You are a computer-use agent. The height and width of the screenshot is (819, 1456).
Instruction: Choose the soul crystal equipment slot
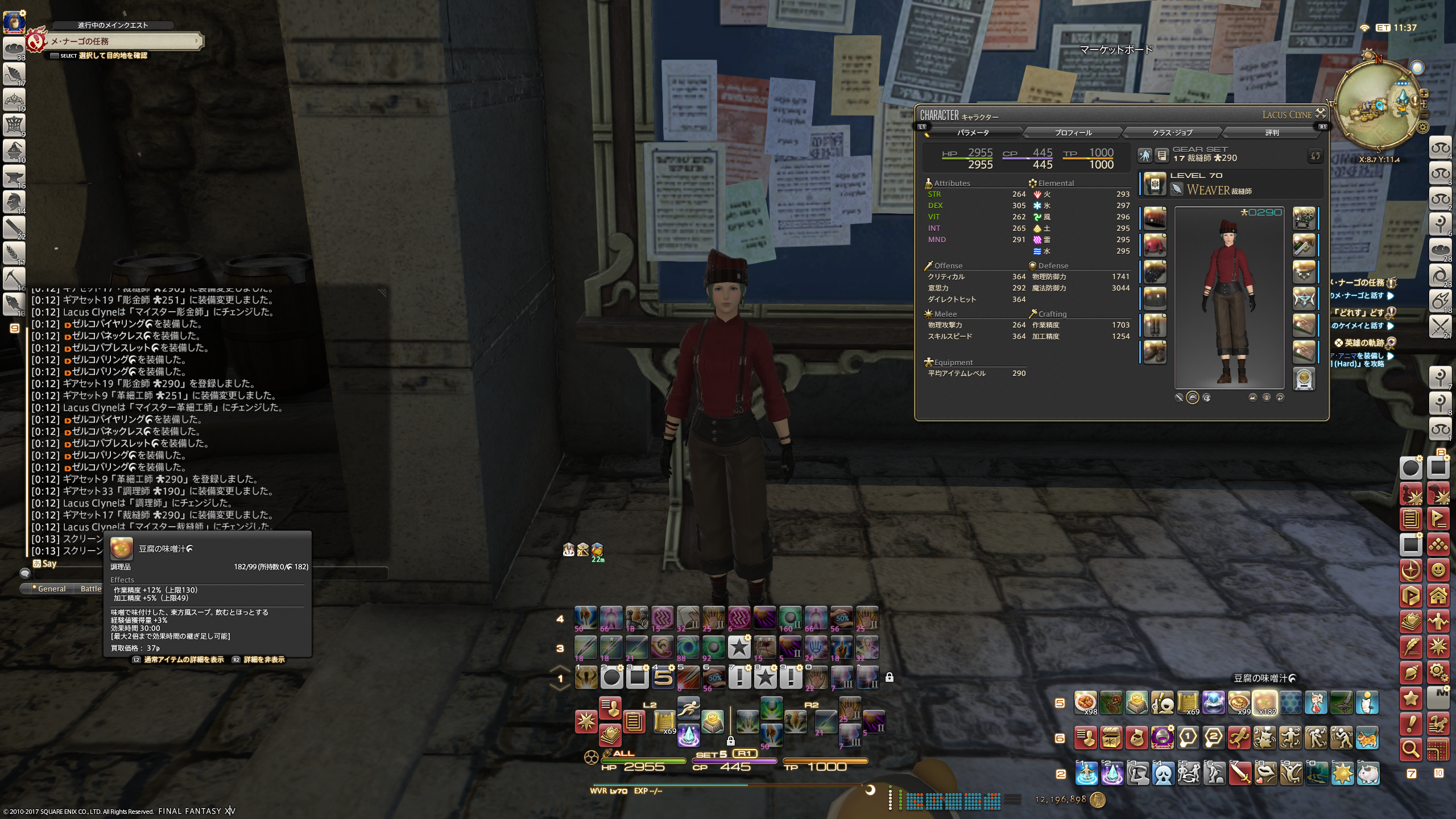coord(1304,379)
